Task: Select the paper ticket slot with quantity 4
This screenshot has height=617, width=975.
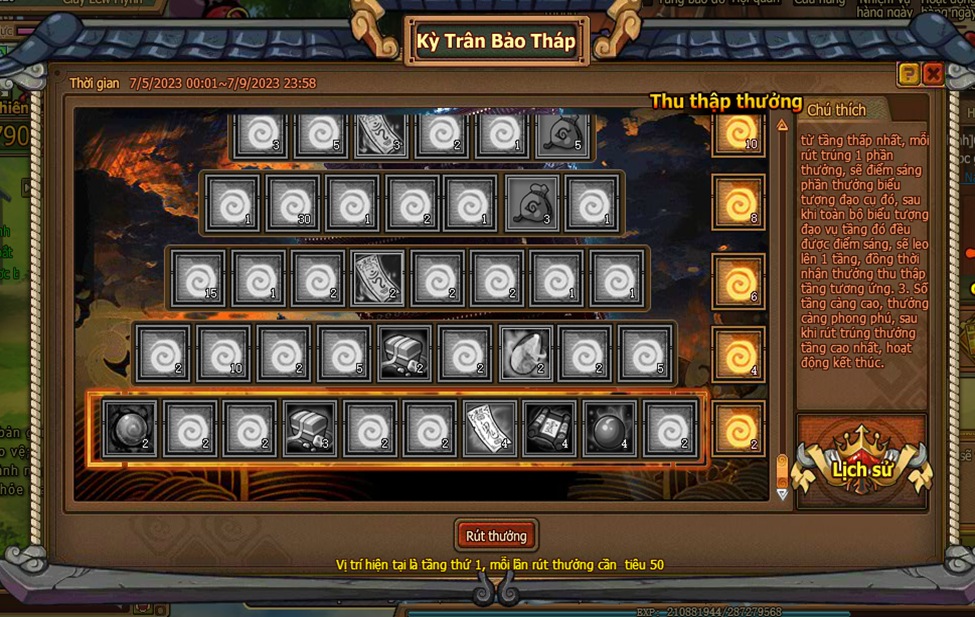Action: pyautogui.click(x=490, y=428)
